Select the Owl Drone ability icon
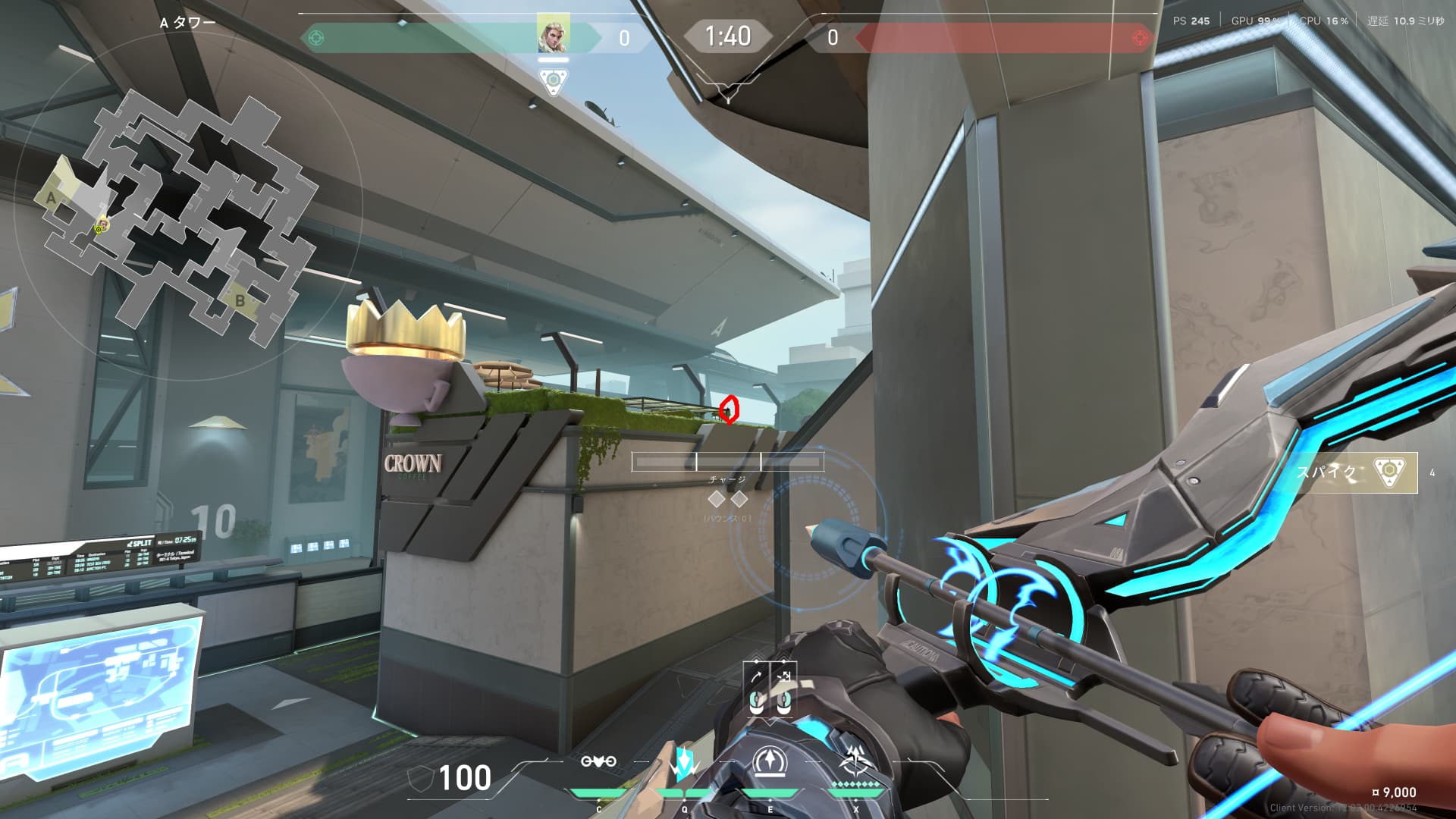Viewport: 1456px width, 819px height. pyautogui.click(x=598, y=762)
